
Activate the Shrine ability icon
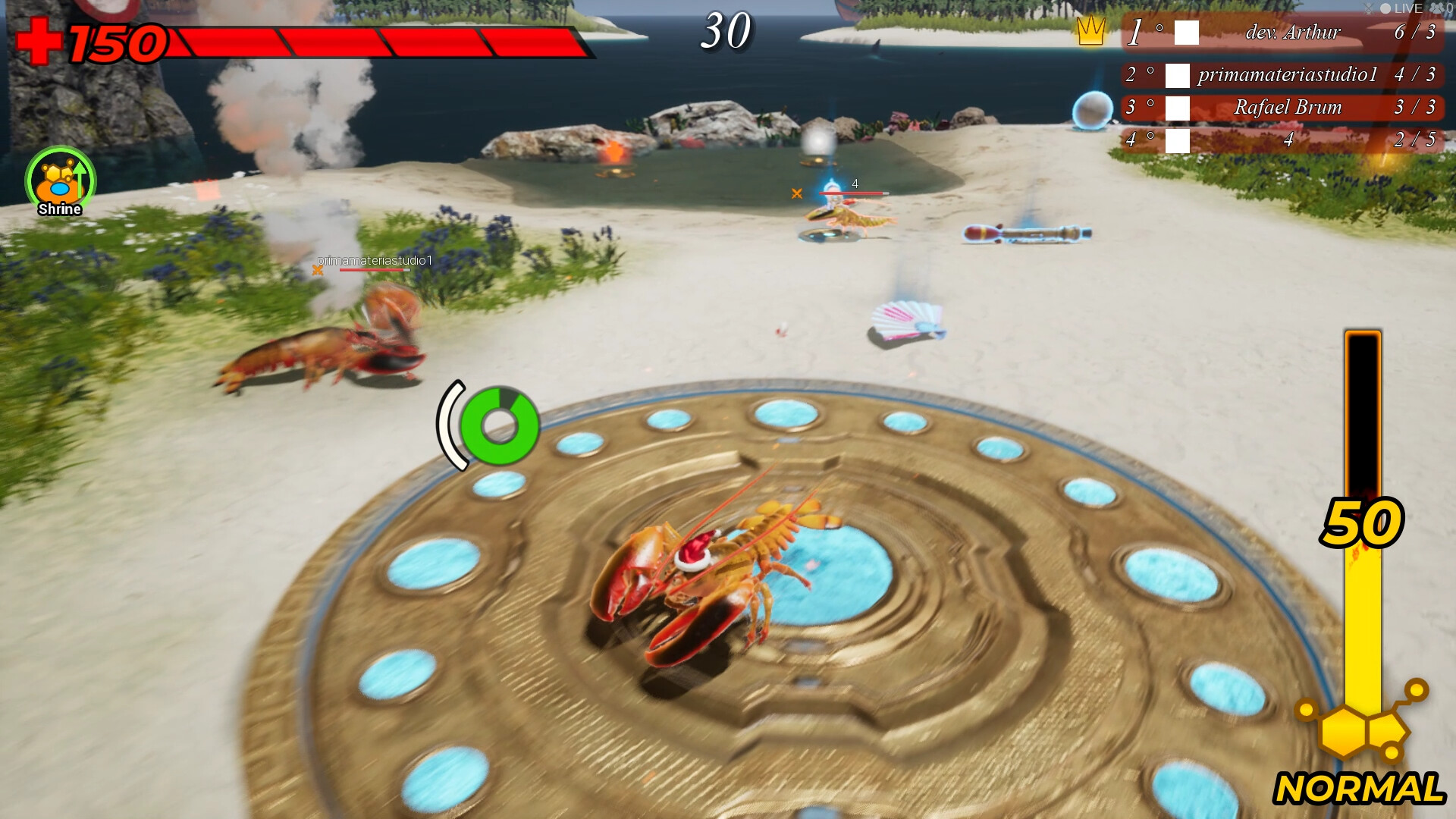(x=60, y=180)
